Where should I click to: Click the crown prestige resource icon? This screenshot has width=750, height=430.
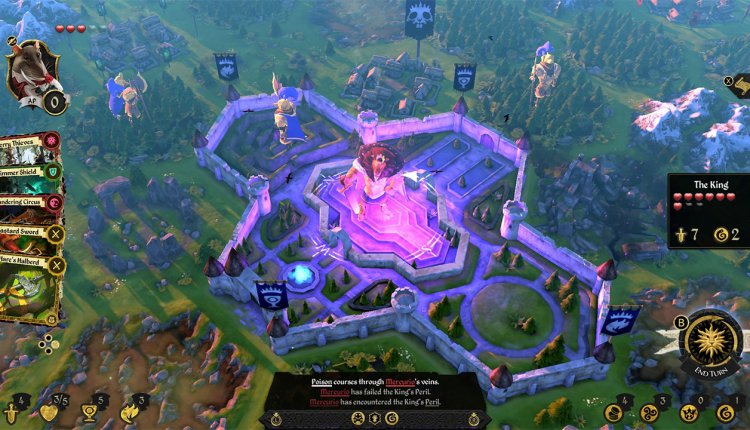[688, 413]
